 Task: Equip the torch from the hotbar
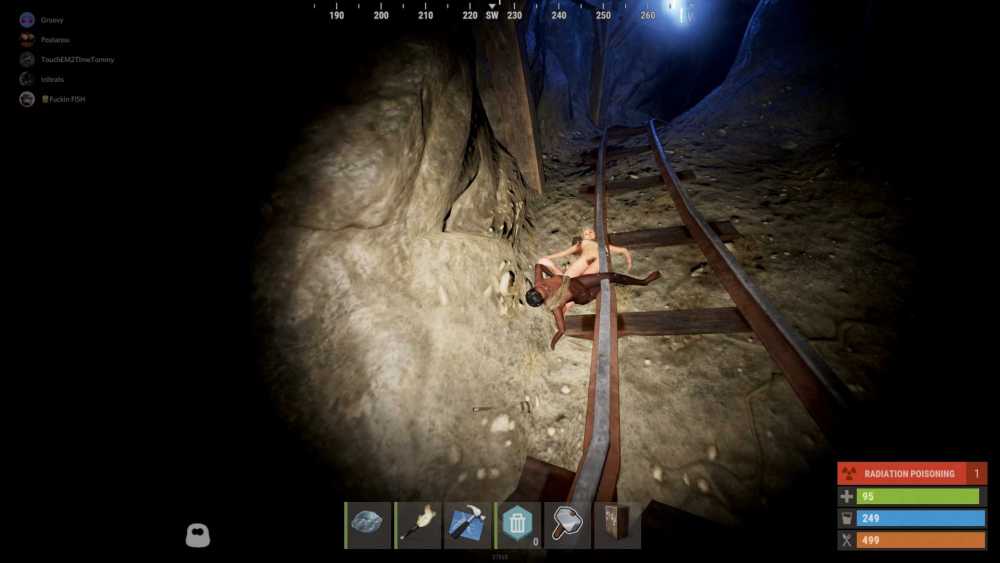418,525
